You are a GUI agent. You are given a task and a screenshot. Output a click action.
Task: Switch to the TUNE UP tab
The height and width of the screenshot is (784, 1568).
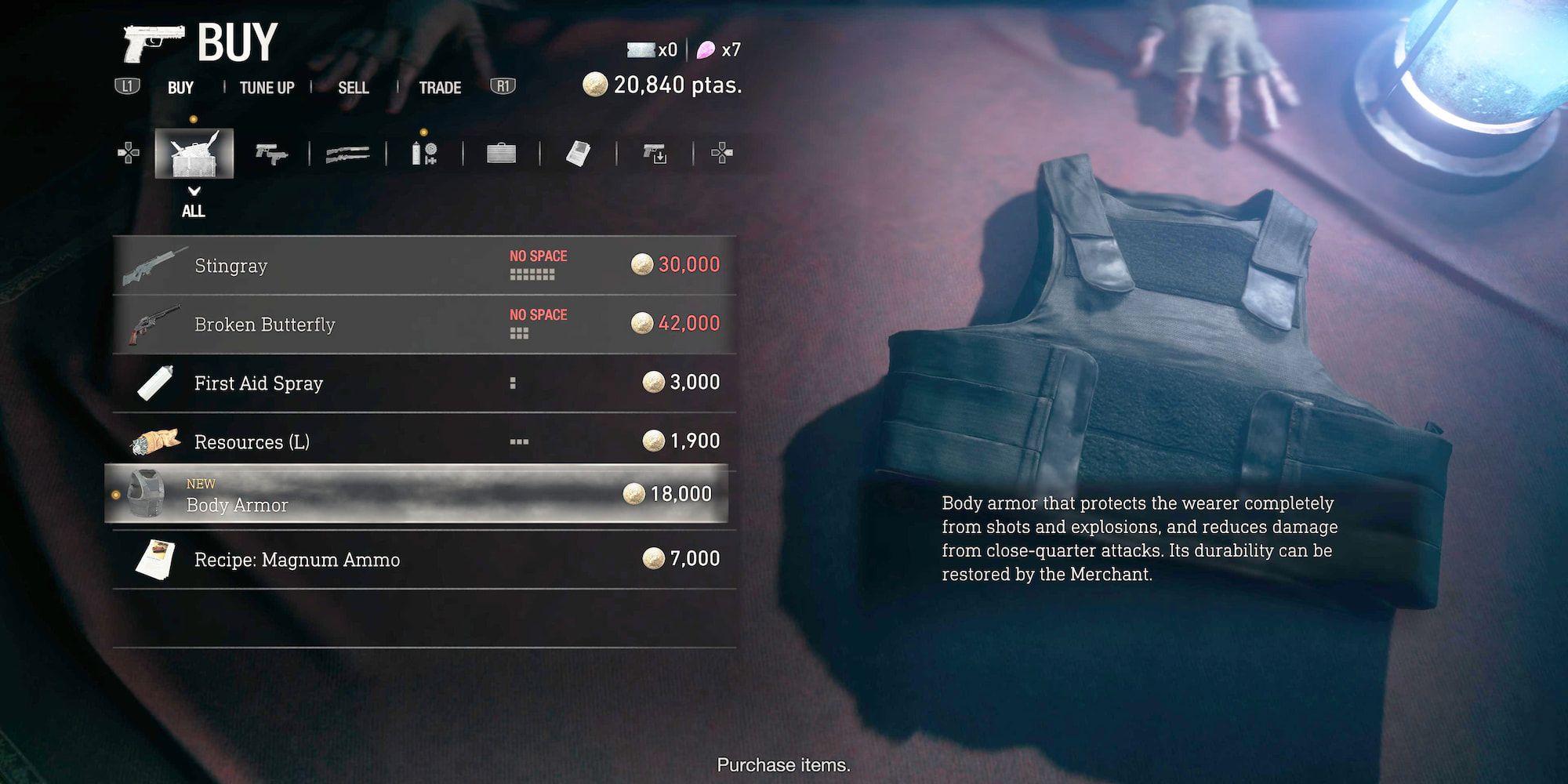[267, 87]
